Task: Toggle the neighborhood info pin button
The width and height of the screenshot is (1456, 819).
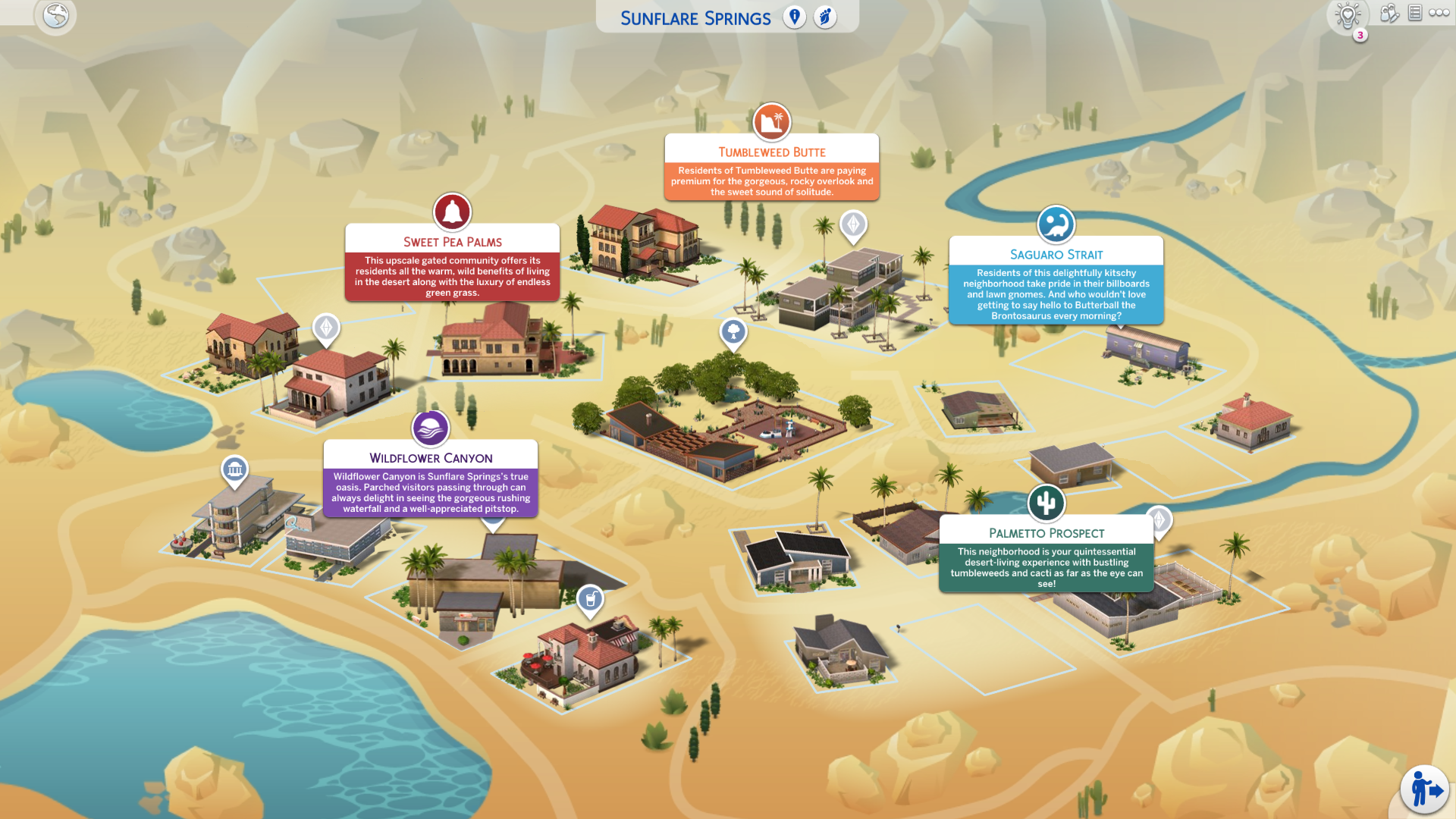Action: (794, 17)
